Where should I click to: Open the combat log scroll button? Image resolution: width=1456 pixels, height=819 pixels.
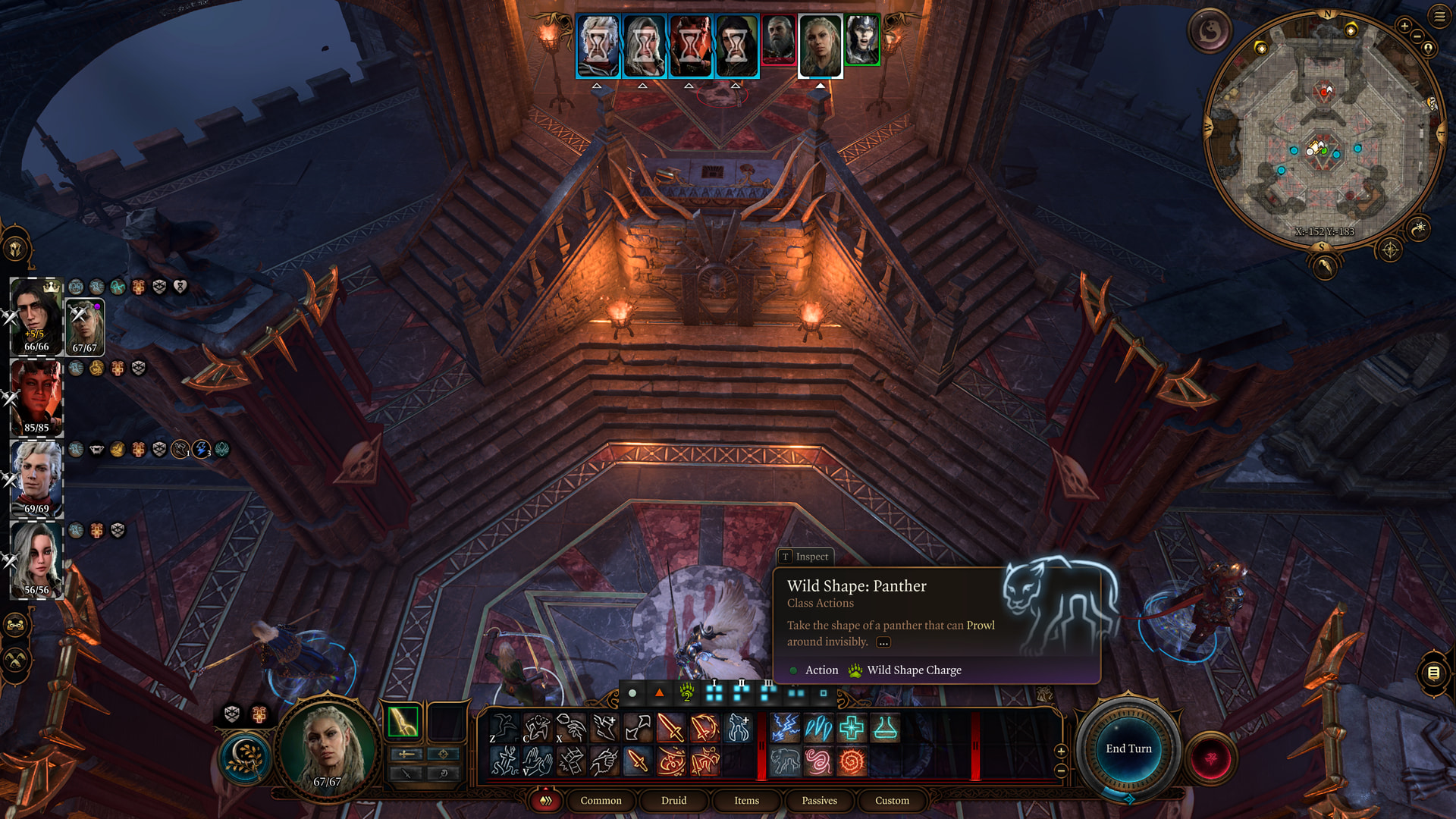(x=1433, y=673)
